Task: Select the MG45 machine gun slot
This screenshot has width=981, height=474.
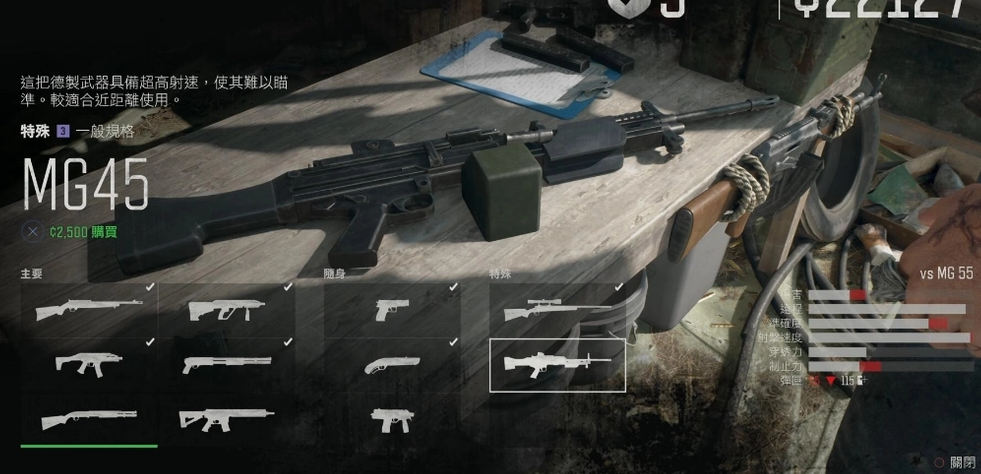Action: (x=557, y=365)
